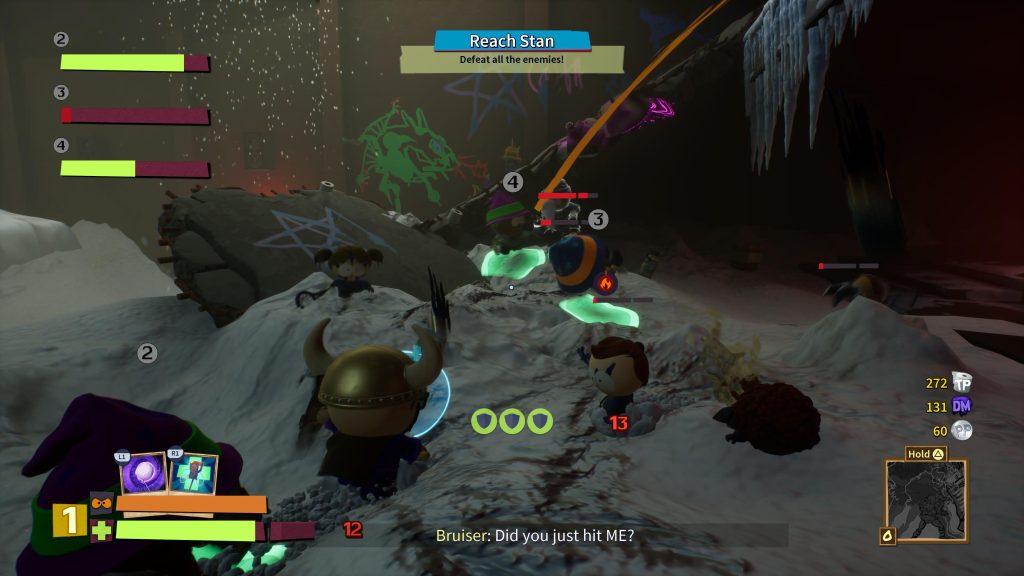This screenshot has width=1024, height=576.
Task: Click the silver PP currency icon
Action: point(962,430)
